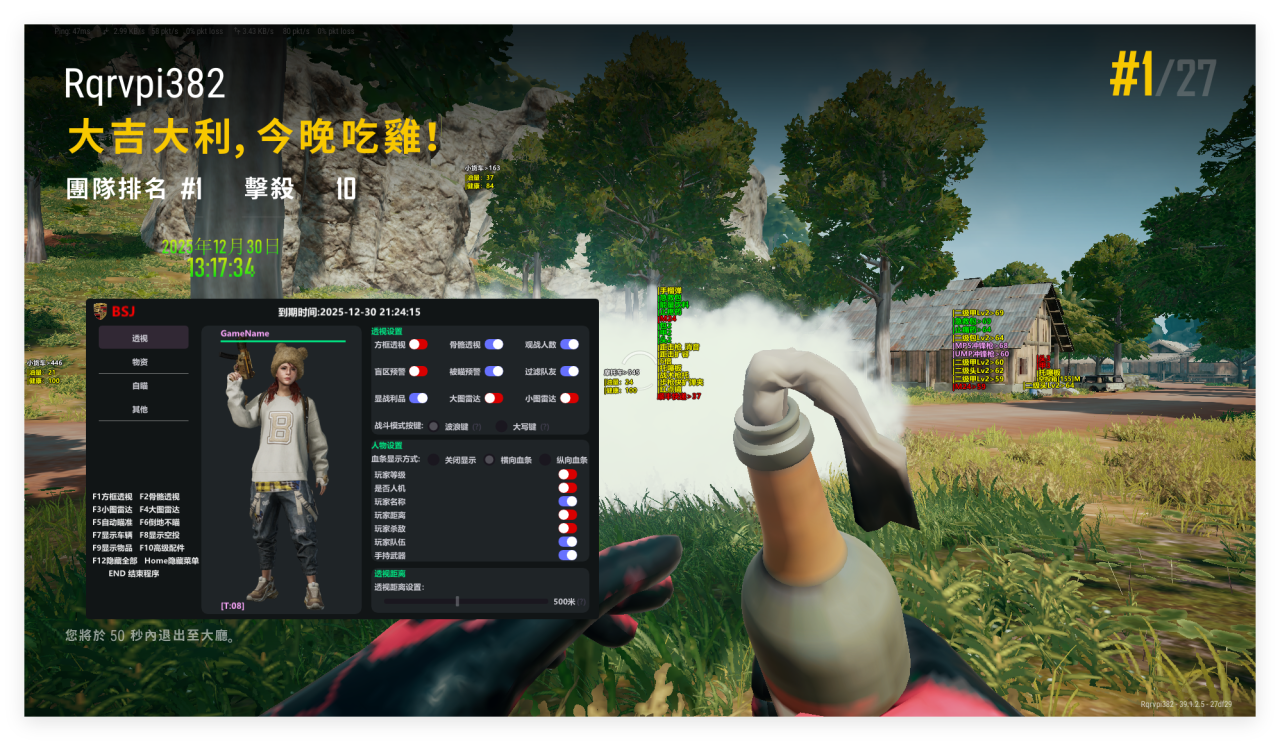This screenshot has width=1280, height=741.
Task: Select the 自瞄 tab
Action: pyautogui.click(x=143, y=386)
